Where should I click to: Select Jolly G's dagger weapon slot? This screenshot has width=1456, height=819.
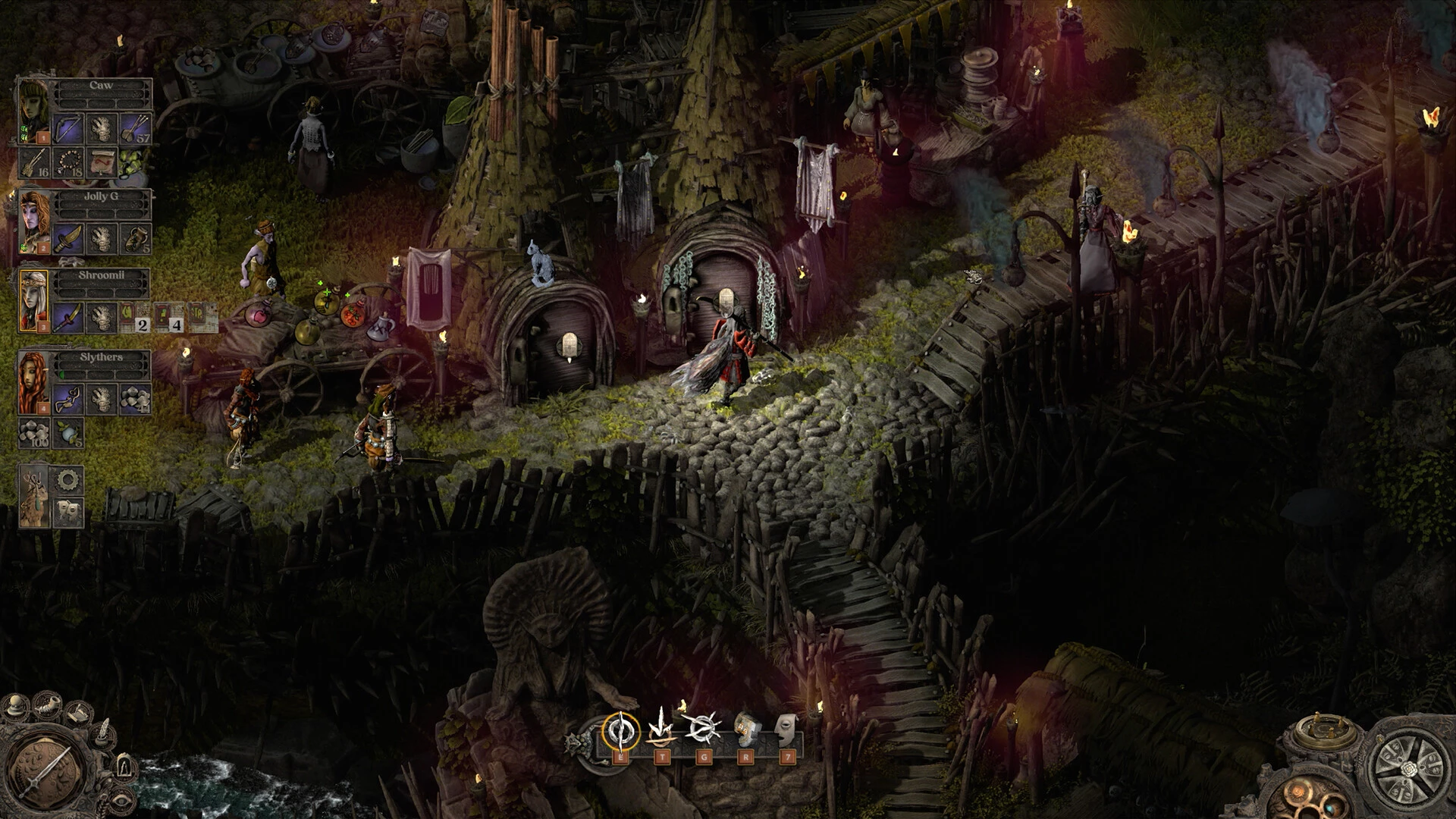click(x=68, y=238)
